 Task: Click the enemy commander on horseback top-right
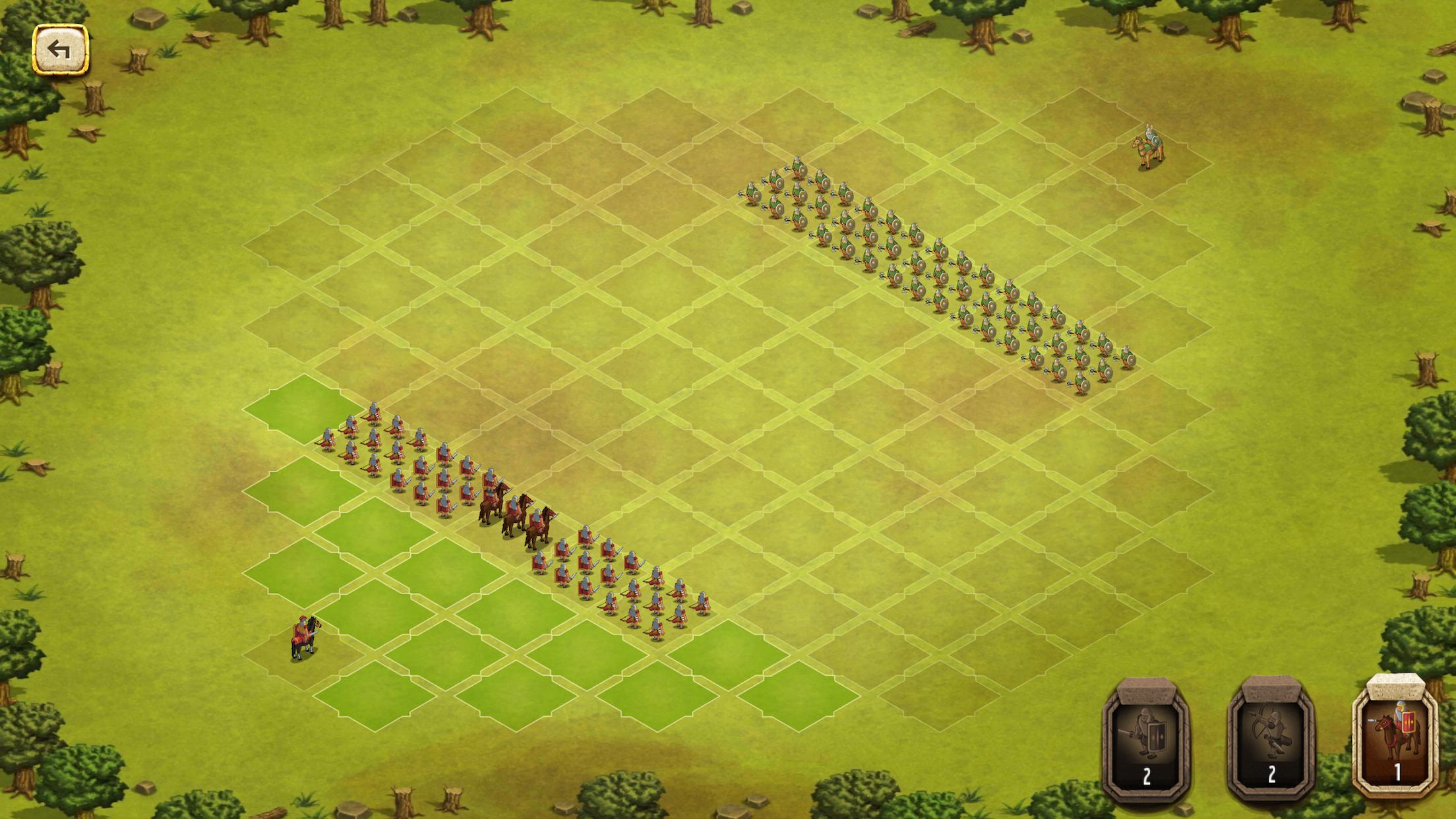[1146, 145]
